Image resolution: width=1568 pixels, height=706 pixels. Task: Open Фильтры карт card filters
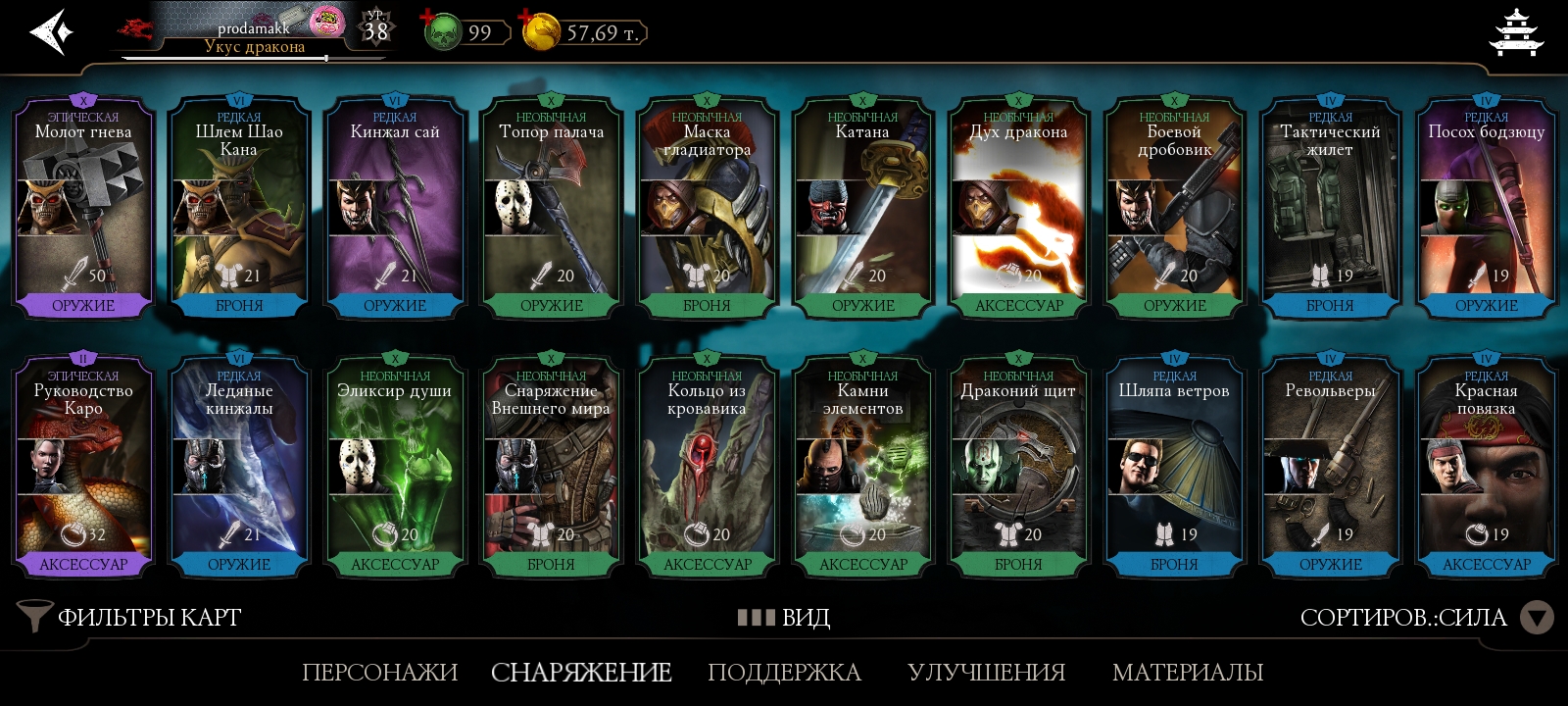(130, 617)
